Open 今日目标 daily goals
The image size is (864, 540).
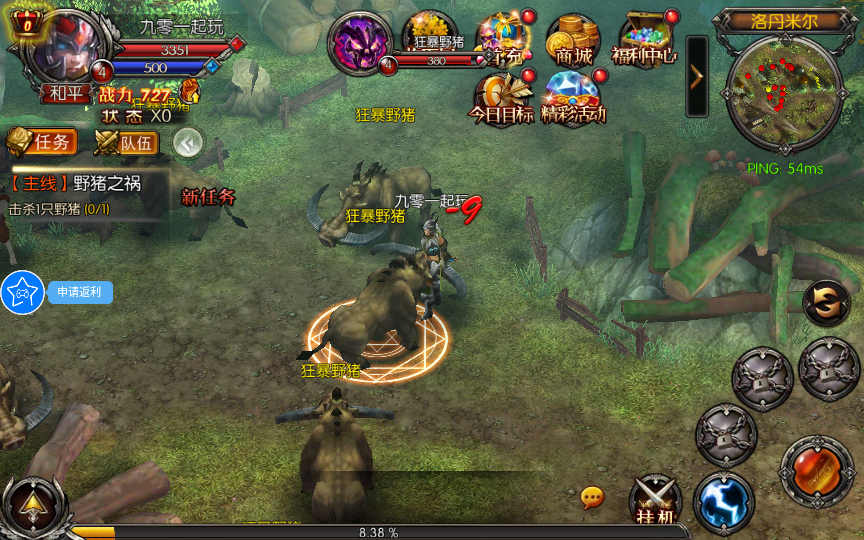[502, 97]
